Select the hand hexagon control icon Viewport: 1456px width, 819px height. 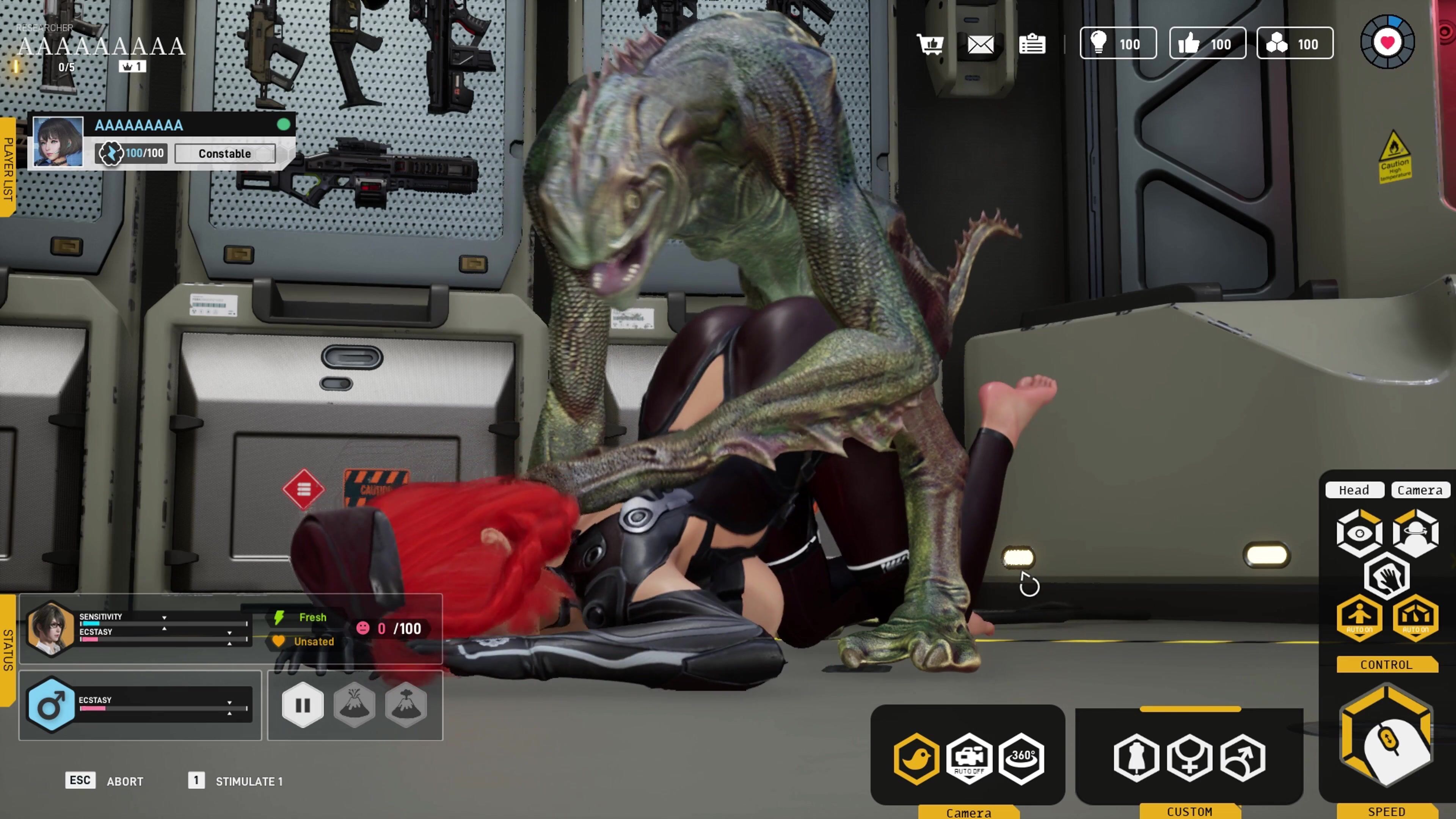coord(1387,576)
